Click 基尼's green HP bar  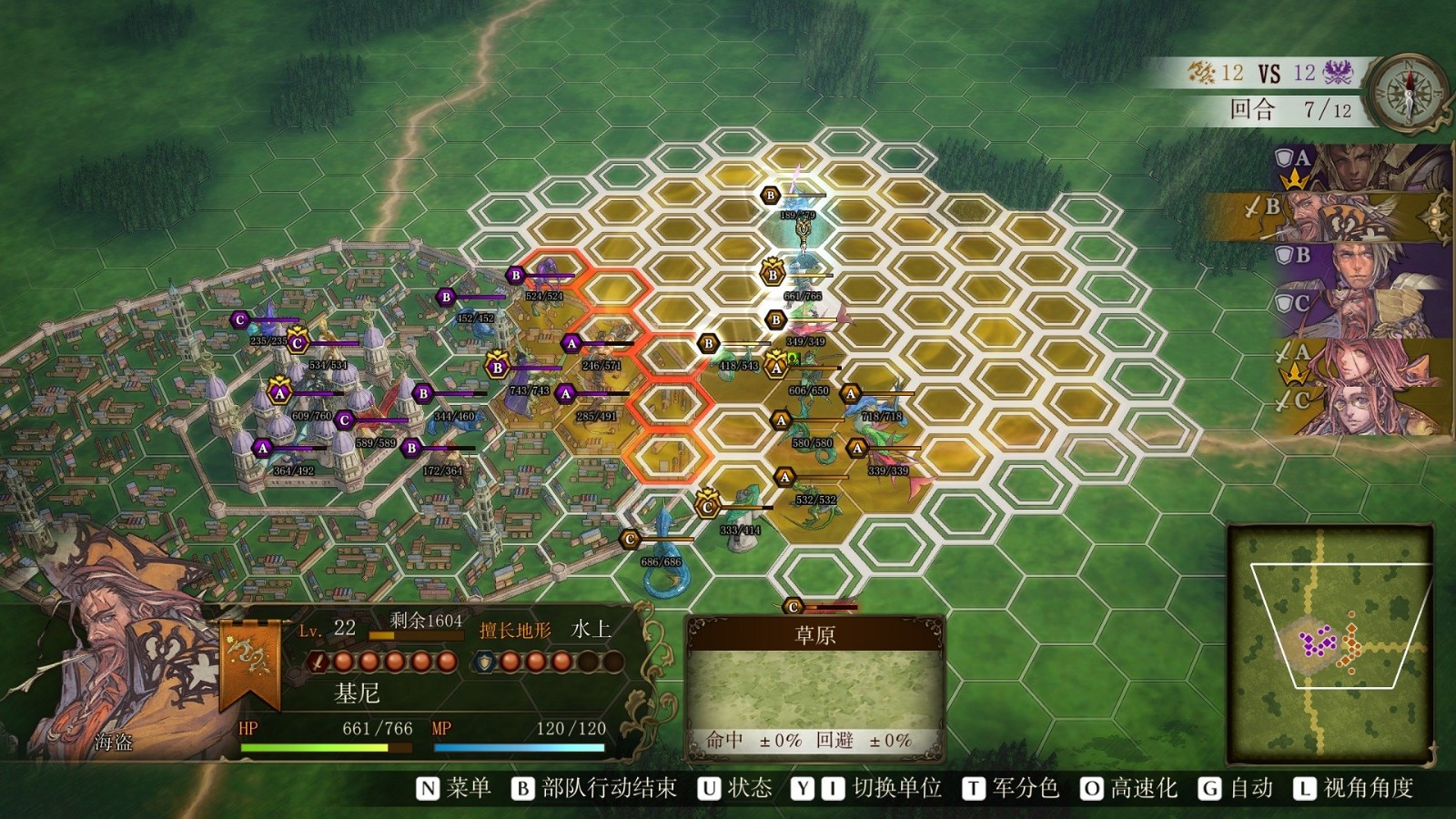314,747
